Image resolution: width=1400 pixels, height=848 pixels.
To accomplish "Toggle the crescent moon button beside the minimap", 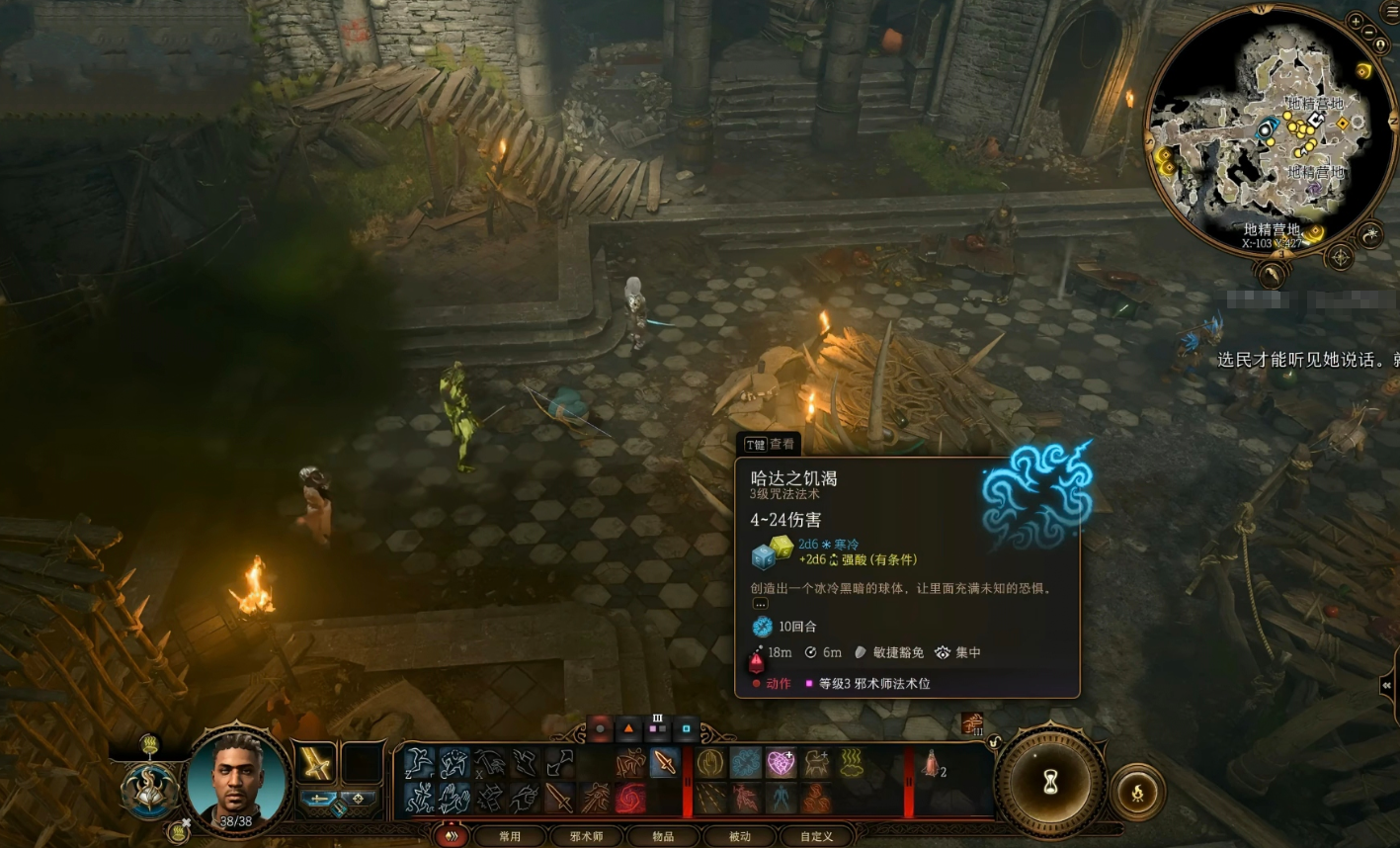I will click(x=1369, y=234).
